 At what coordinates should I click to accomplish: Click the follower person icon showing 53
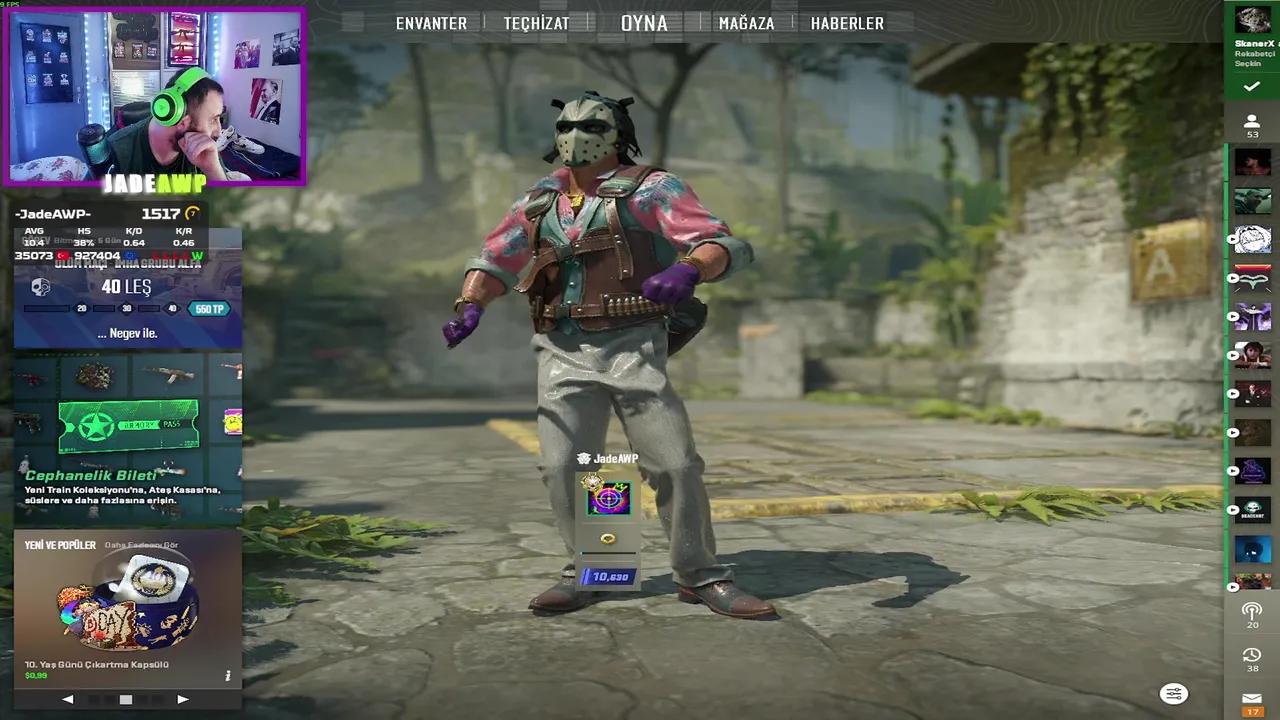(x=1251, y=122)
